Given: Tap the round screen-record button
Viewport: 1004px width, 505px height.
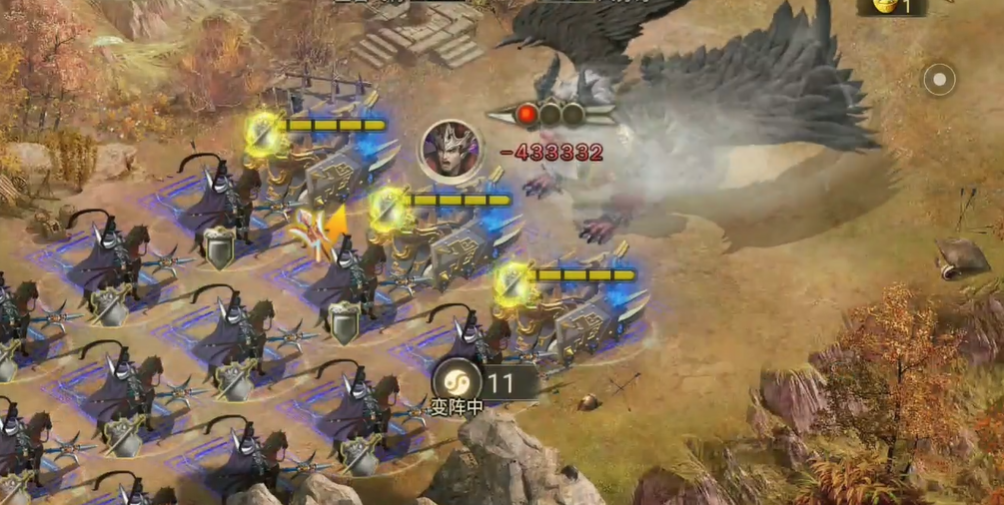Looking at the screenshot, I should [939, 79].
